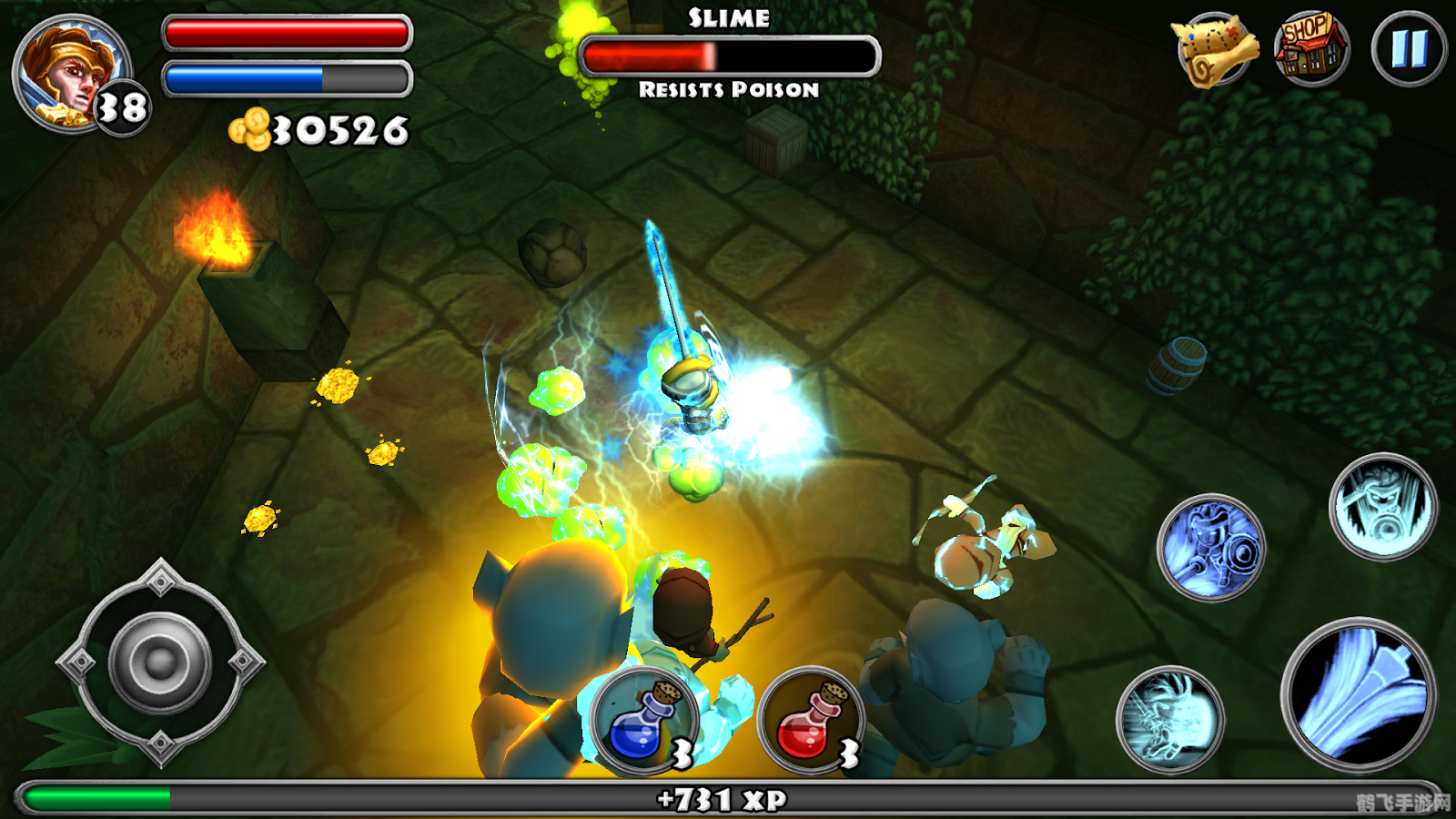Tap the hero portrait
Image resolution: width=1456 pixels, height=819 pixels.
point(71,75)
